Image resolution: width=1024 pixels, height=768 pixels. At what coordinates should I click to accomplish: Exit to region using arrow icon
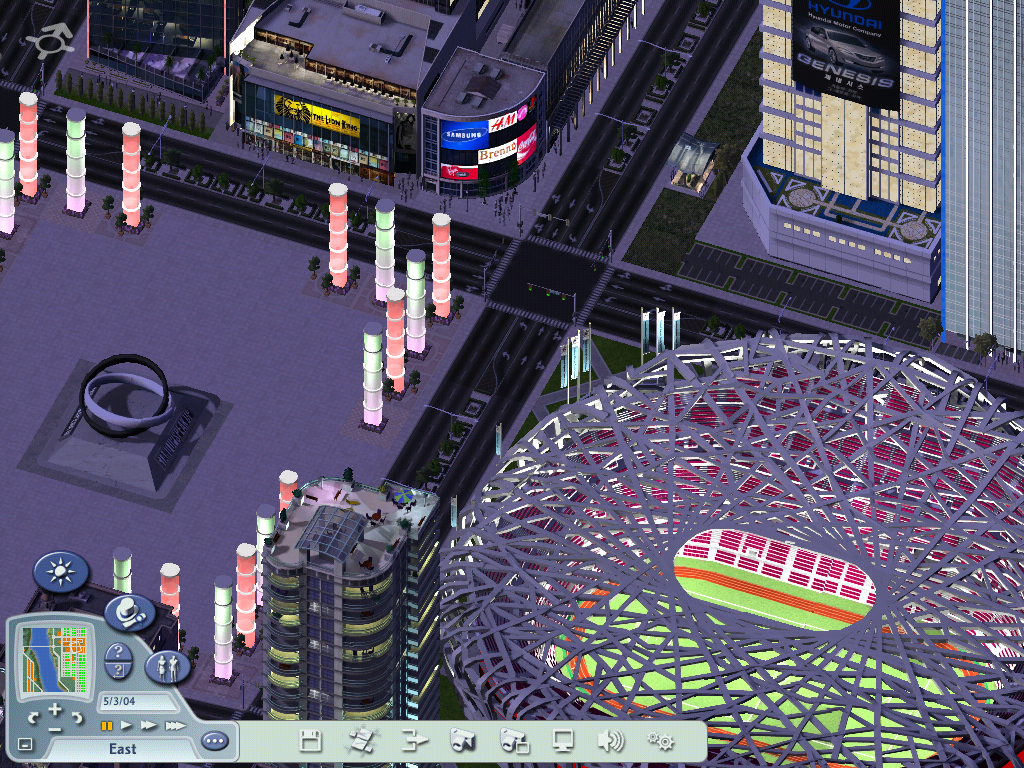tap(413, 741)
